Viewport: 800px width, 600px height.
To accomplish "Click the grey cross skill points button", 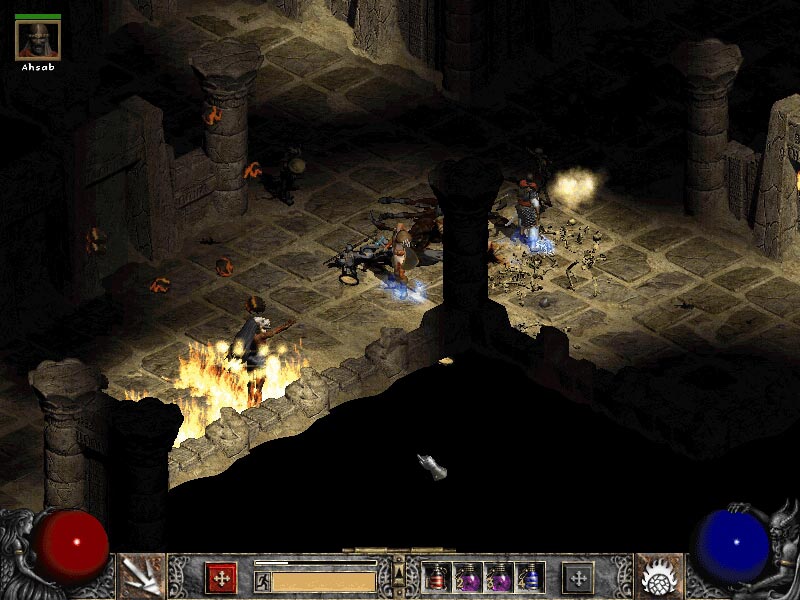I will point(577,578).
